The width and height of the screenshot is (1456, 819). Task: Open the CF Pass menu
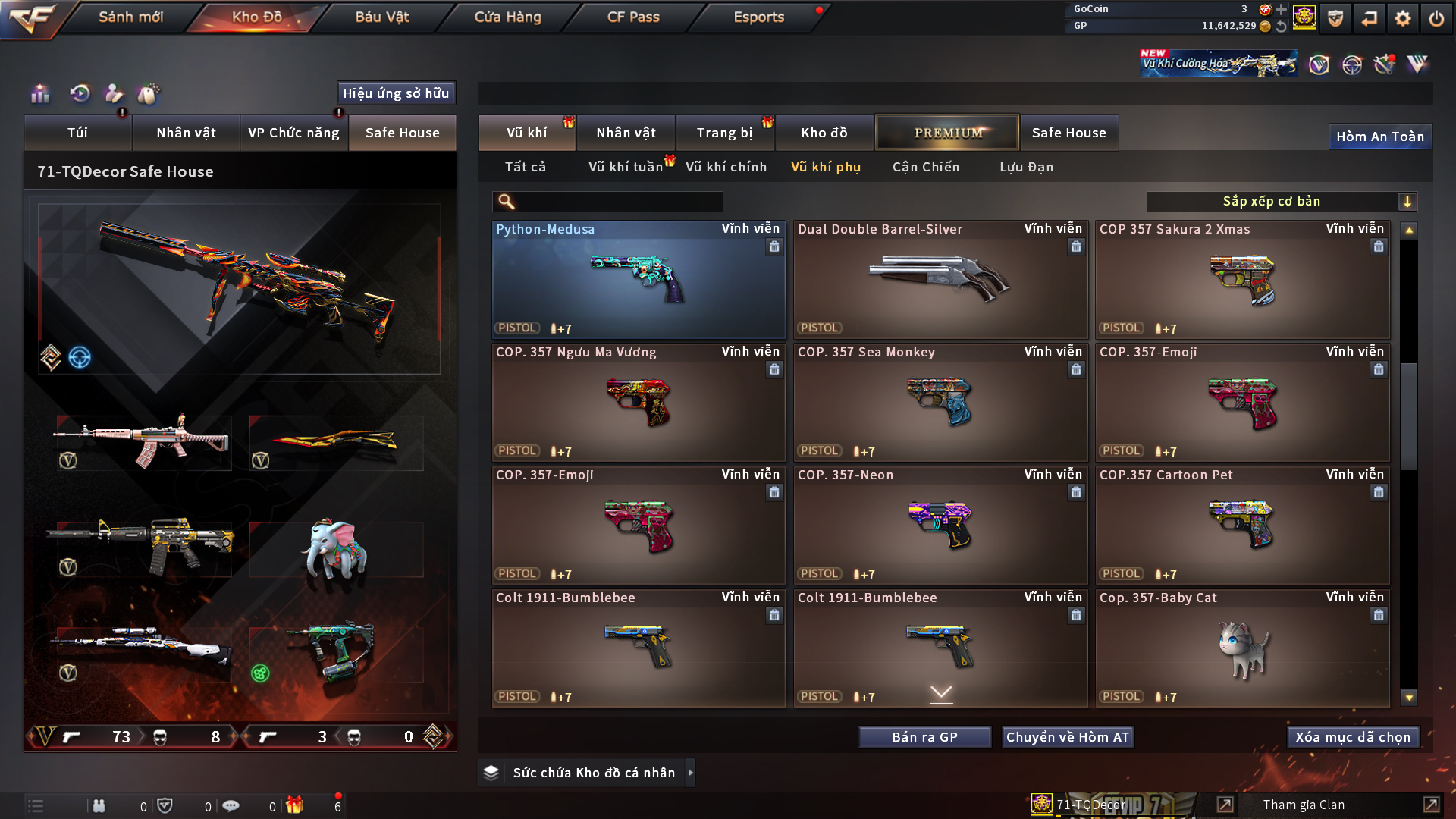tap(632, 17)
